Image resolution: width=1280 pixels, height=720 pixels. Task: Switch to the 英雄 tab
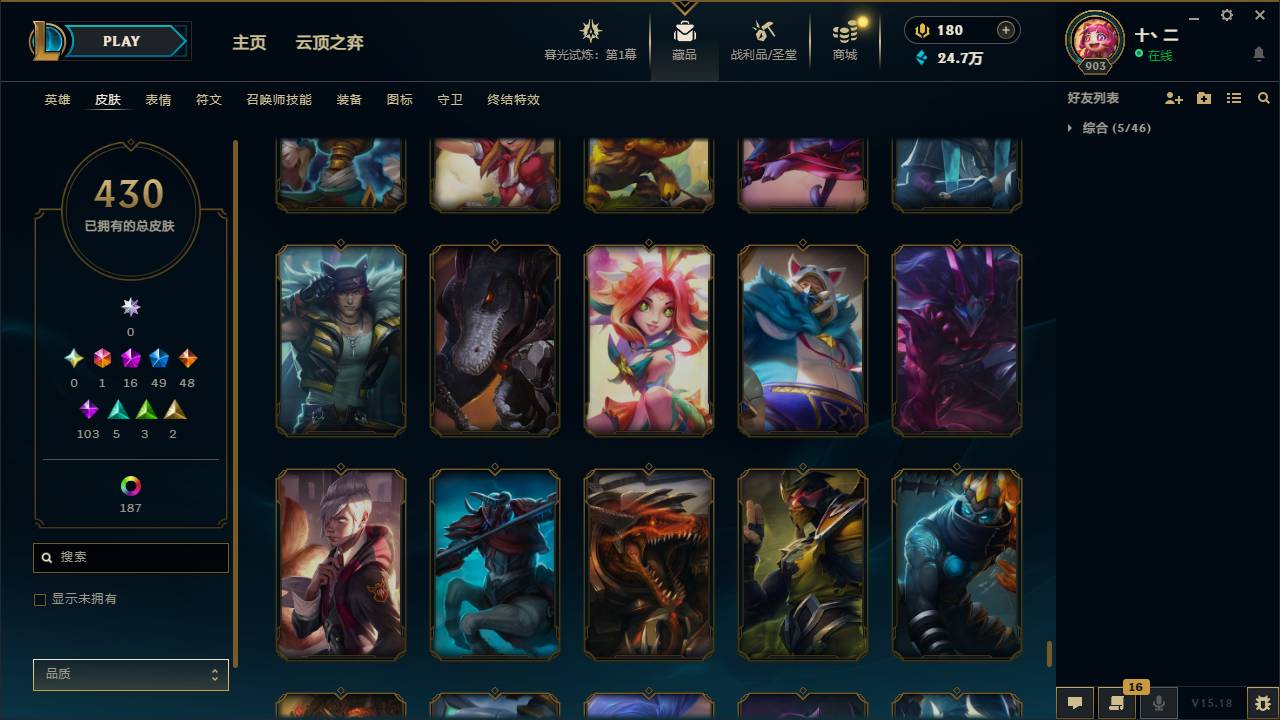click(56, 100)
